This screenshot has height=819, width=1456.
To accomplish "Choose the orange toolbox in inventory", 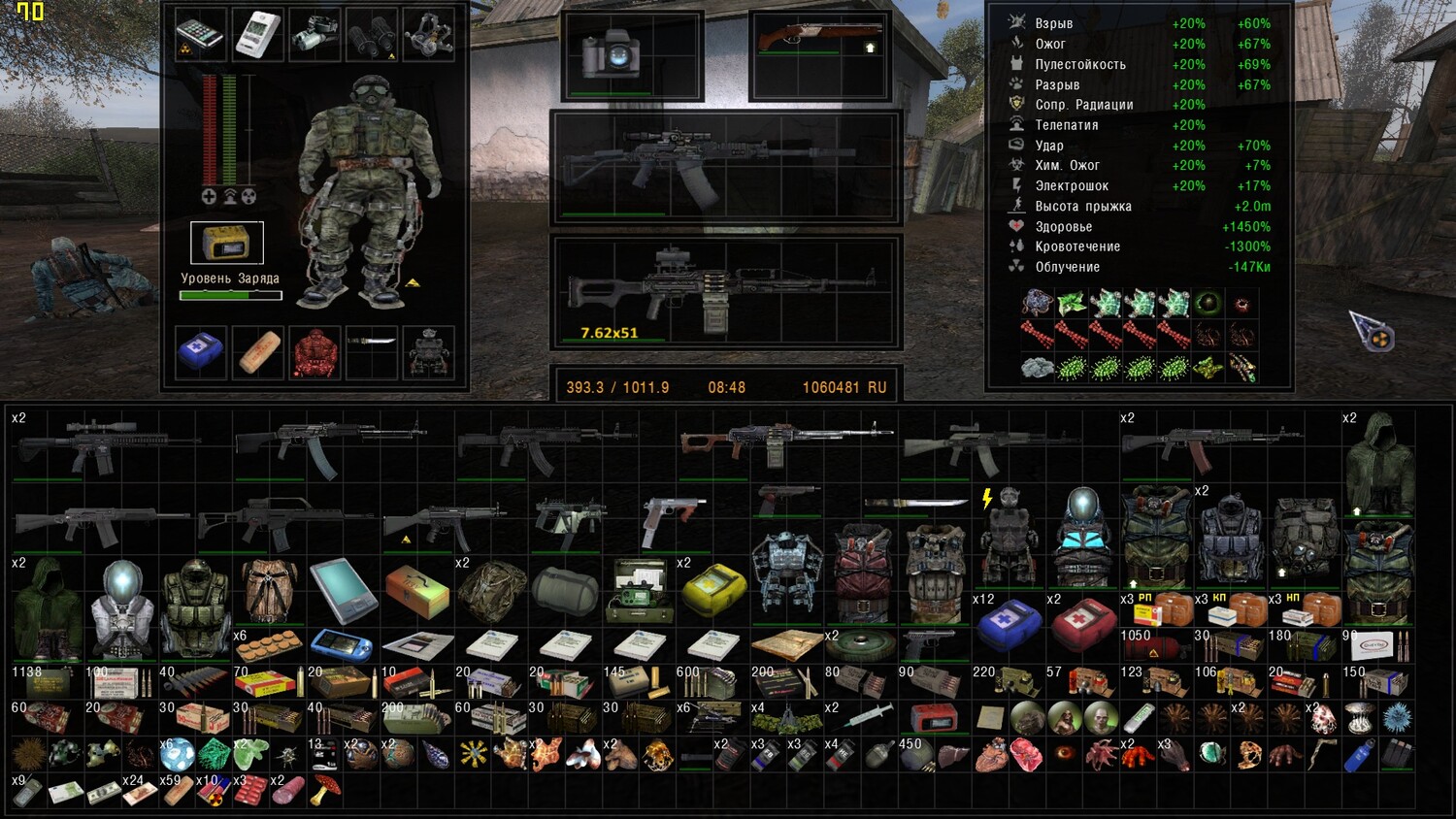I will tap(416, 590).
